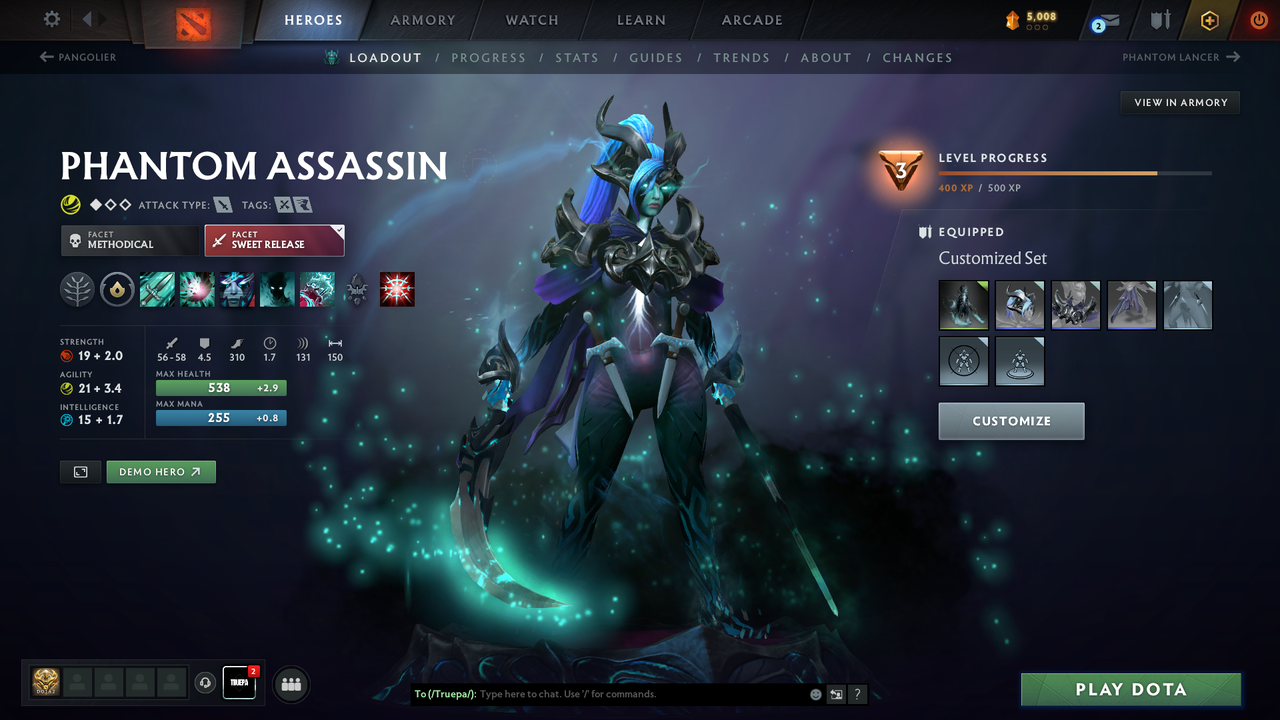1280x720 pixels.
Task: View the Phantom Strike ability icon
Action: pos(197,289)
